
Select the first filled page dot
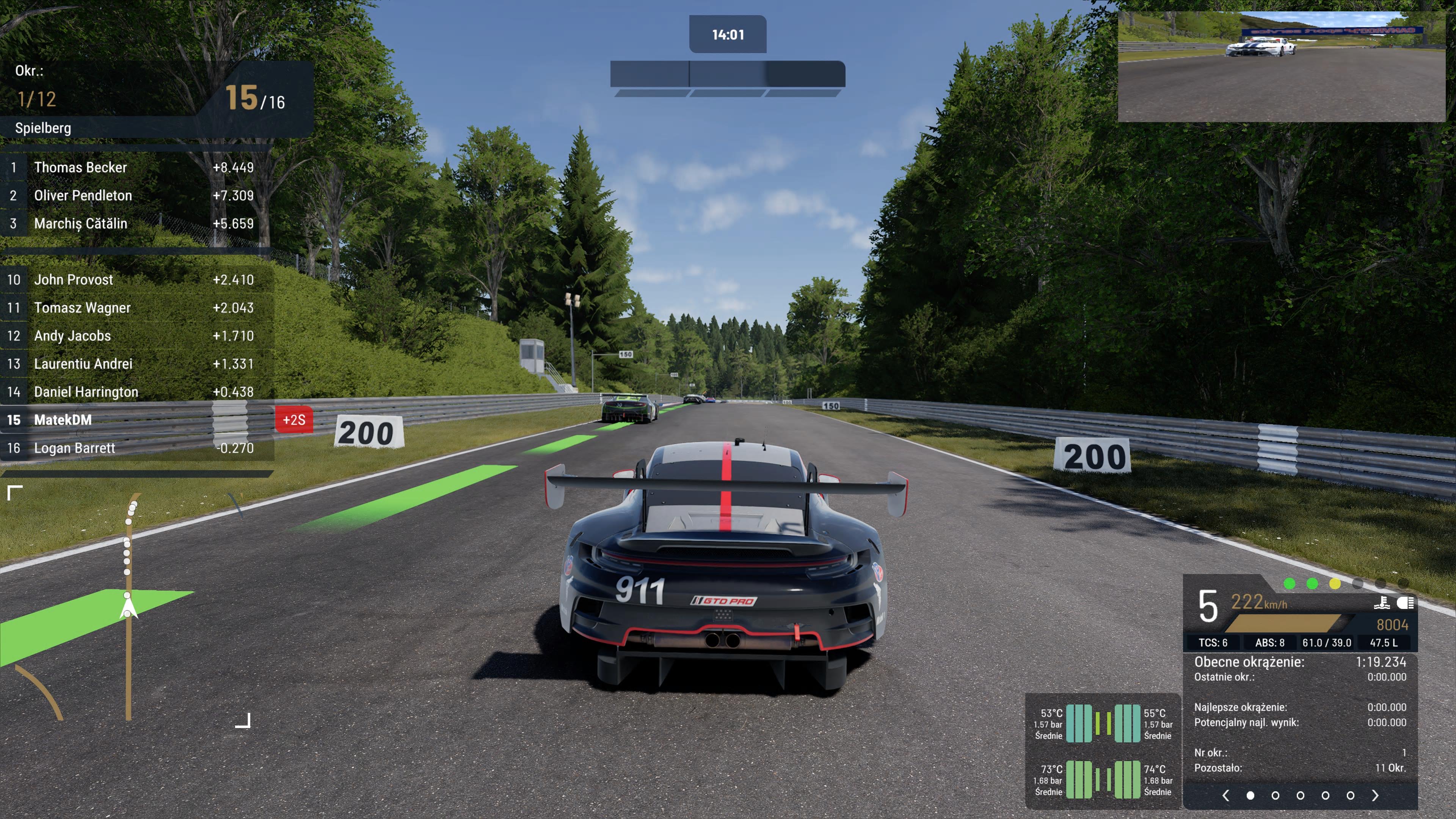point(1250,796)
